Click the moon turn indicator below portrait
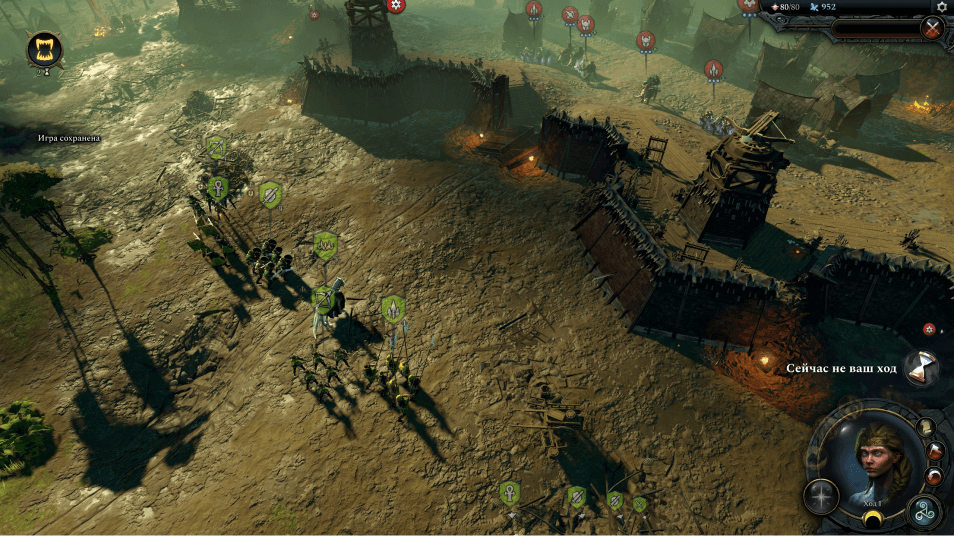This screenshot has width=954, height=536. (872, 519)
